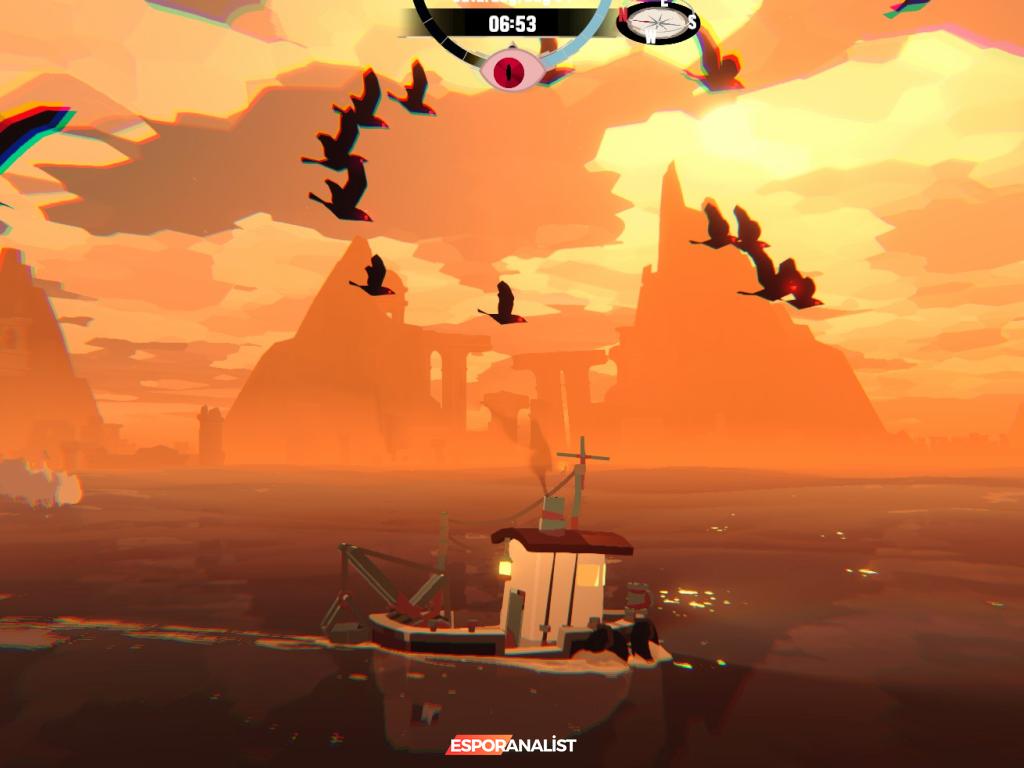Select the red panic eye icon
Screen dimensions: 1024x768
[x=513, y=70]
